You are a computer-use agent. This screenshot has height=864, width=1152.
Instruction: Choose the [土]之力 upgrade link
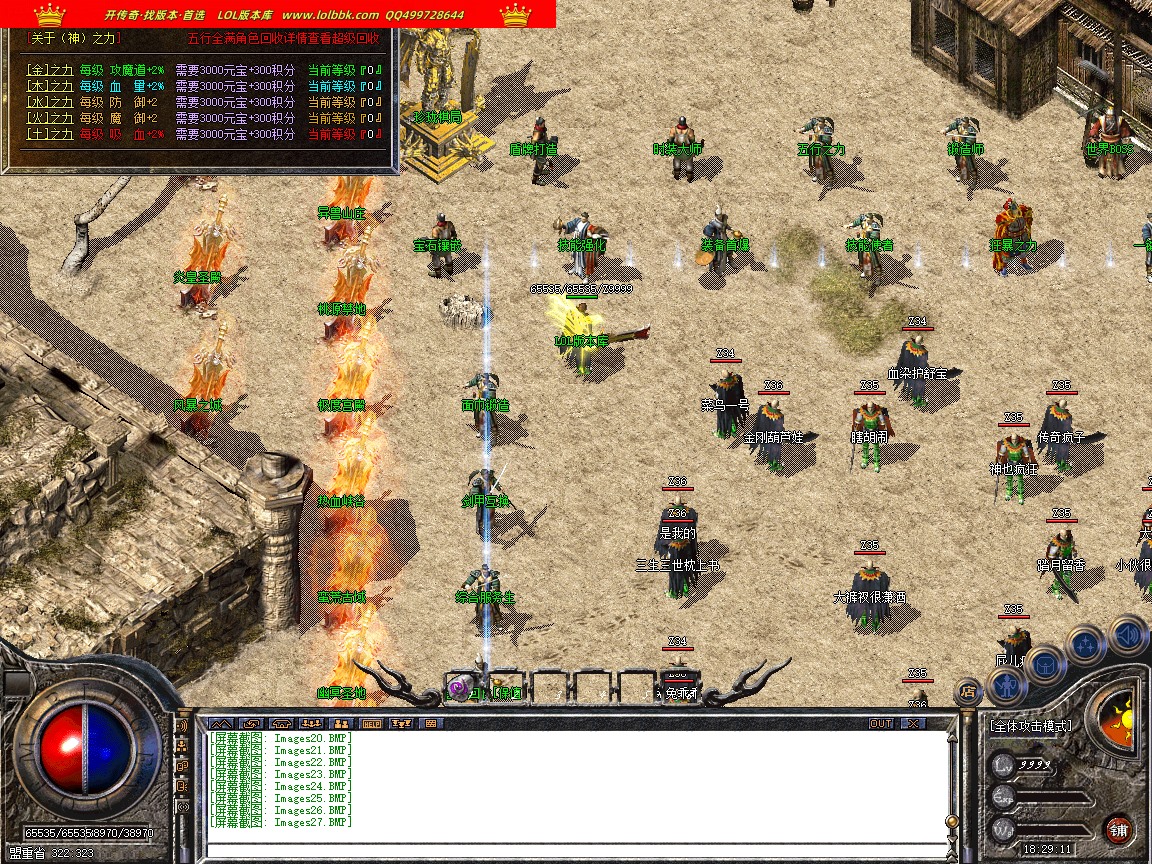49,134
